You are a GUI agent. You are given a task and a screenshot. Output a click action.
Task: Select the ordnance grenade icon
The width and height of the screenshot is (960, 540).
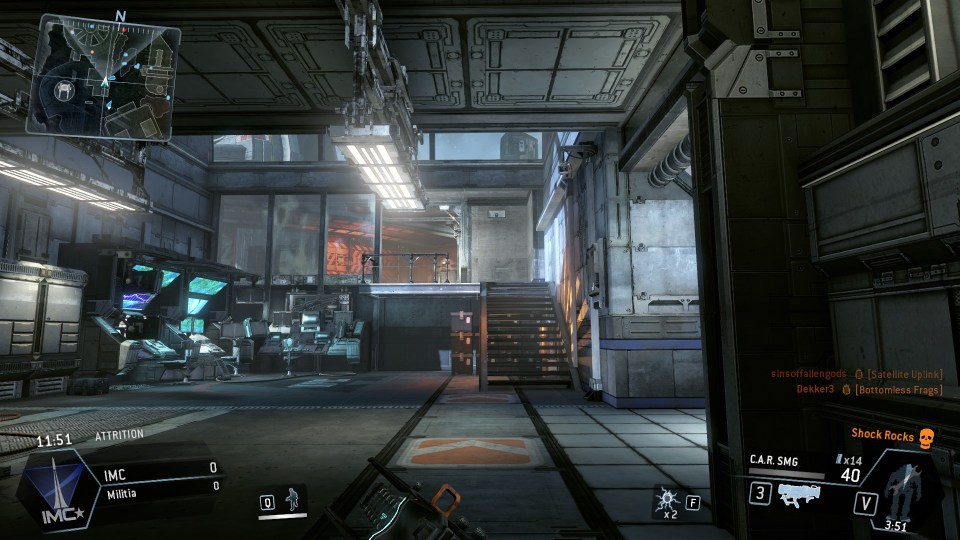[x=664, y=500]
